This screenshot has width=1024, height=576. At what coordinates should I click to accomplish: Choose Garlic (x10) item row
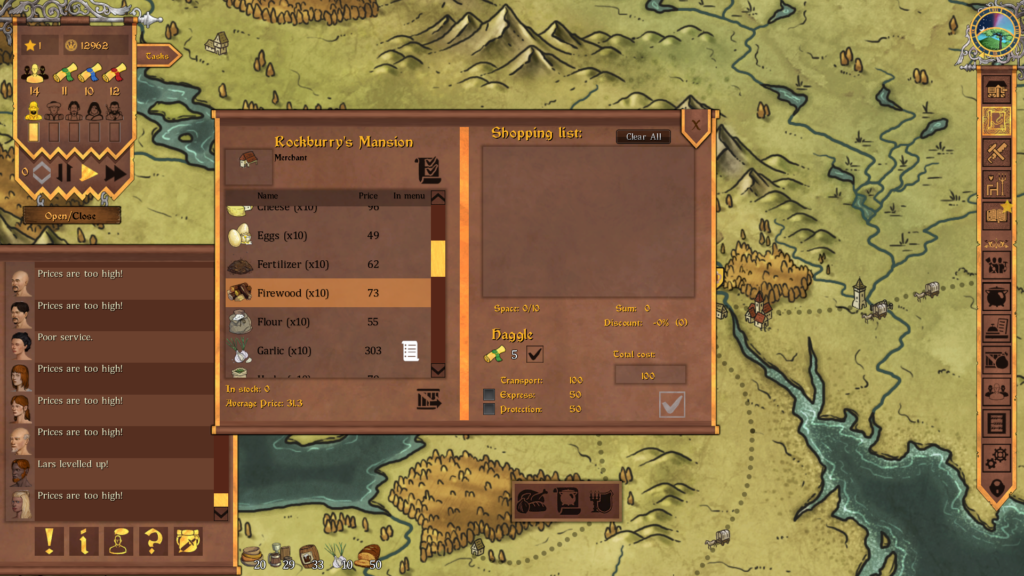[x=328, y=351]
